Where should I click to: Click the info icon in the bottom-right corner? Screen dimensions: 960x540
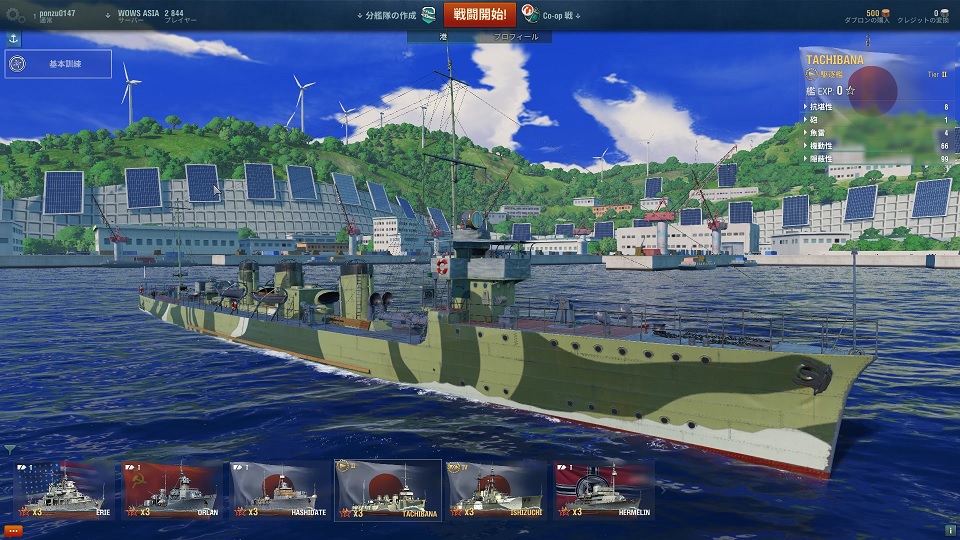[x=949, y=530]
